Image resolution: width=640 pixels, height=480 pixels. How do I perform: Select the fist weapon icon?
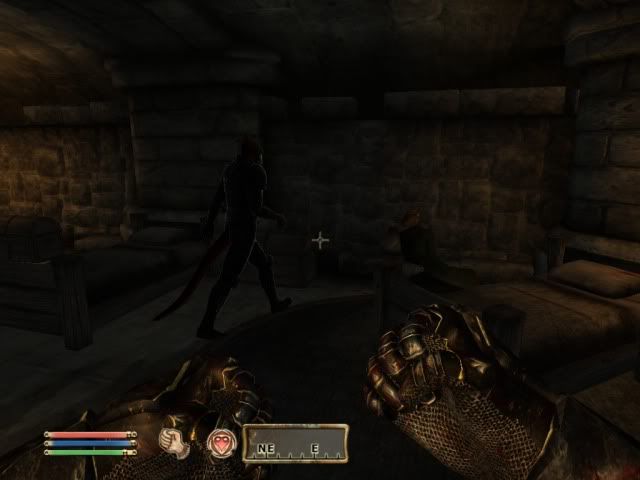click(176, 442)
